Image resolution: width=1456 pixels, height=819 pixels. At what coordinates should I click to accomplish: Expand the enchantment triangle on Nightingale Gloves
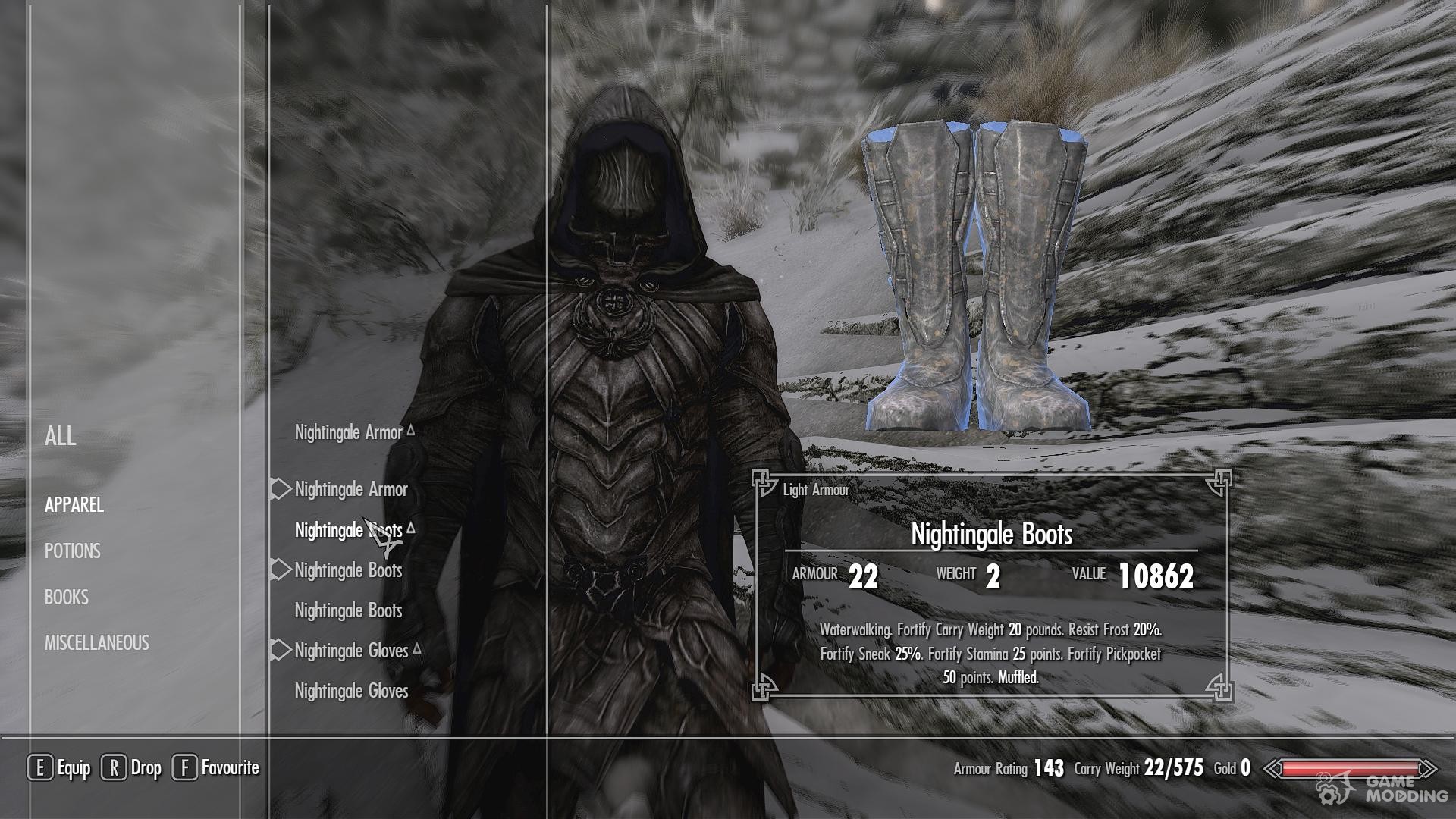click(419, 647)
